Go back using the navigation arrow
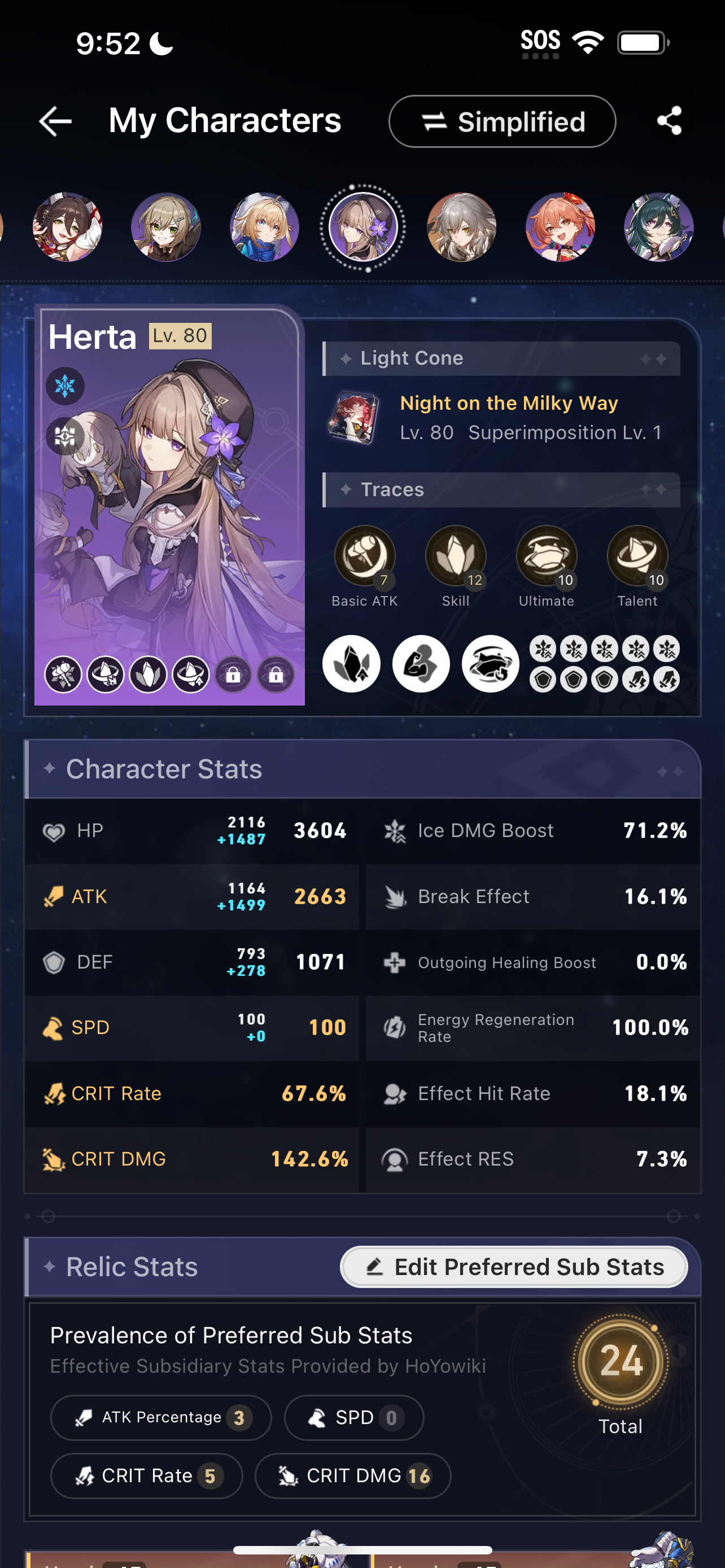The height and width of the screenshot is (1568, 725). pyautogui.click(x=54, y=121)
